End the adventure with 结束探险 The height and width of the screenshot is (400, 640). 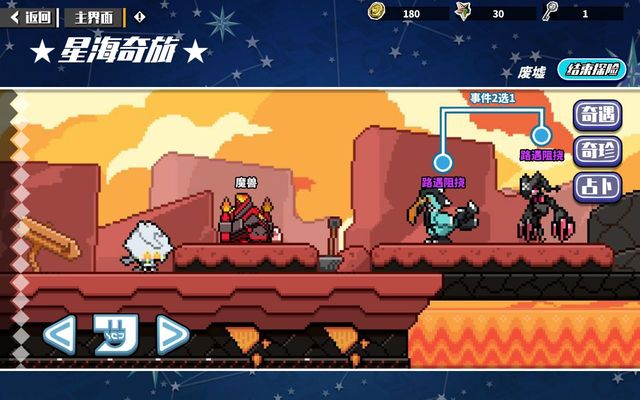(x=590, y=70)
